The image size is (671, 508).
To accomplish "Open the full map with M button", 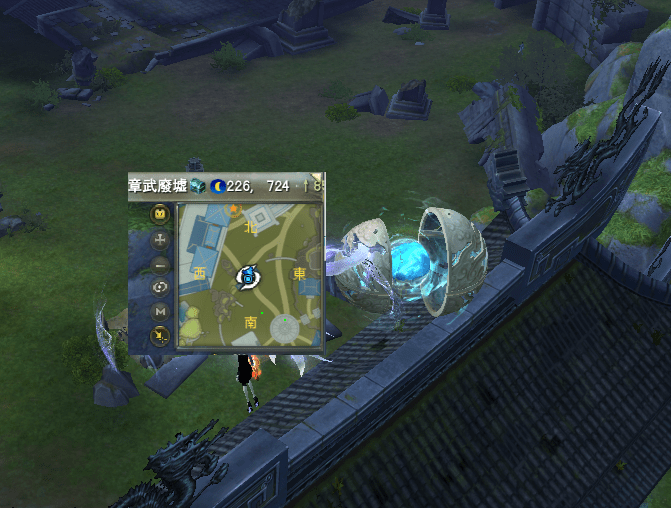I will pyautogui.click(x=160, y=312).
